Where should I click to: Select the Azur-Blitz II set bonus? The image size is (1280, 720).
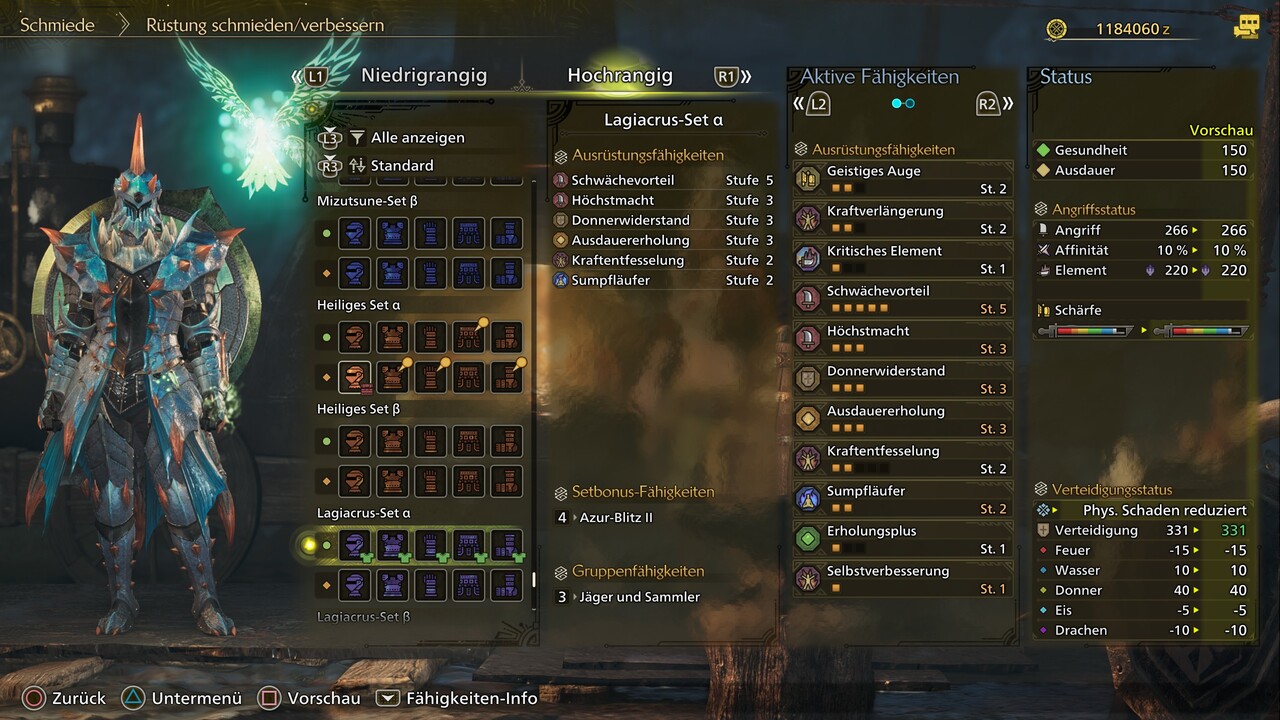[616, 518]
